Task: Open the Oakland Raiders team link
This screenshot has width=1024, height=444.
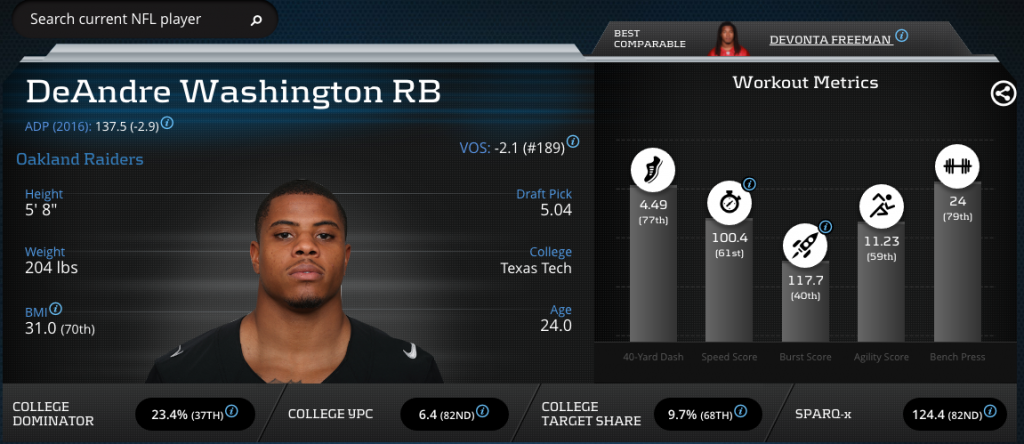Action: point(80,159)
